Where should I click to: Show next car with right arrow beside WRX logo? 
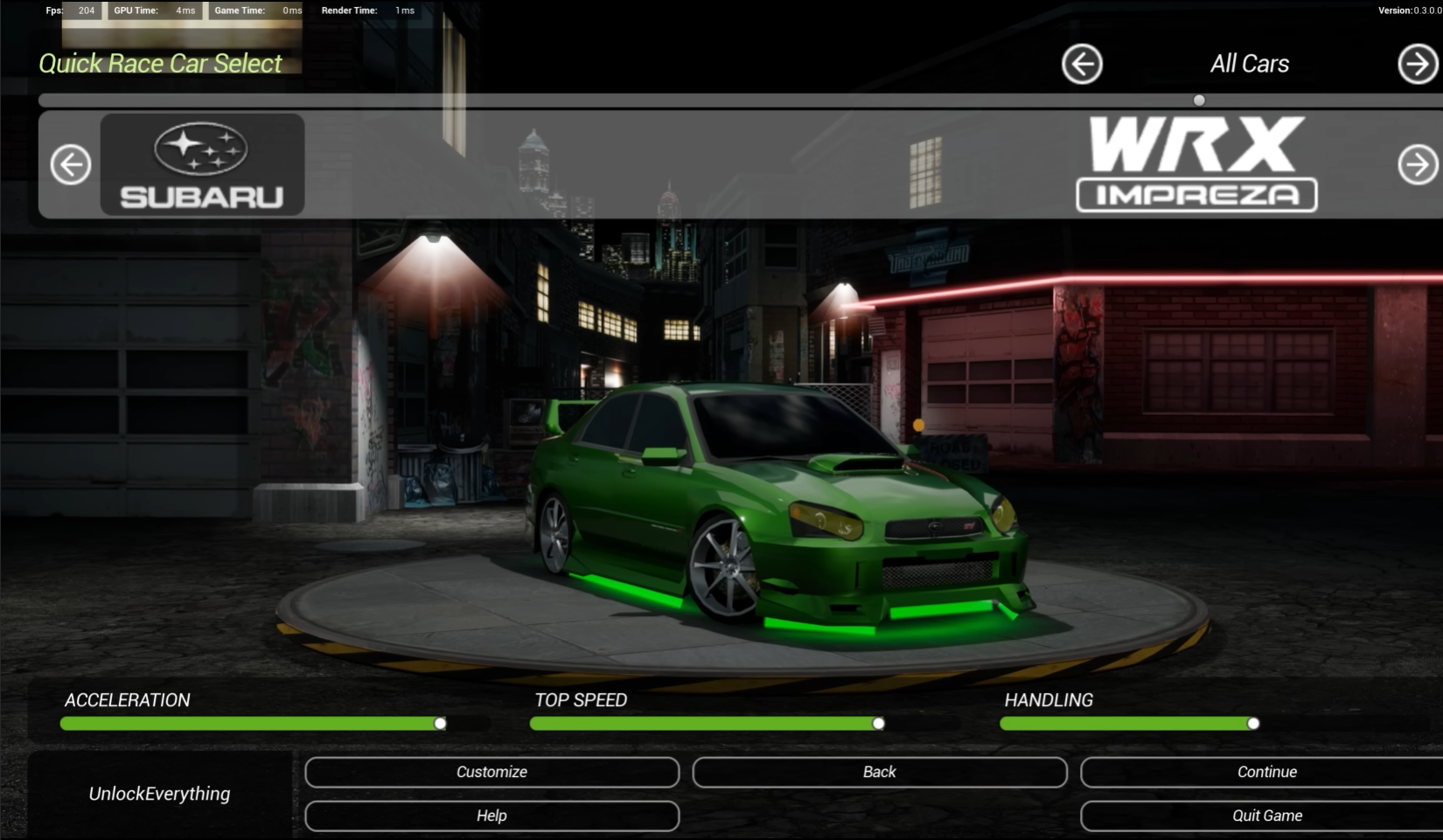[x=1417, y=164]
